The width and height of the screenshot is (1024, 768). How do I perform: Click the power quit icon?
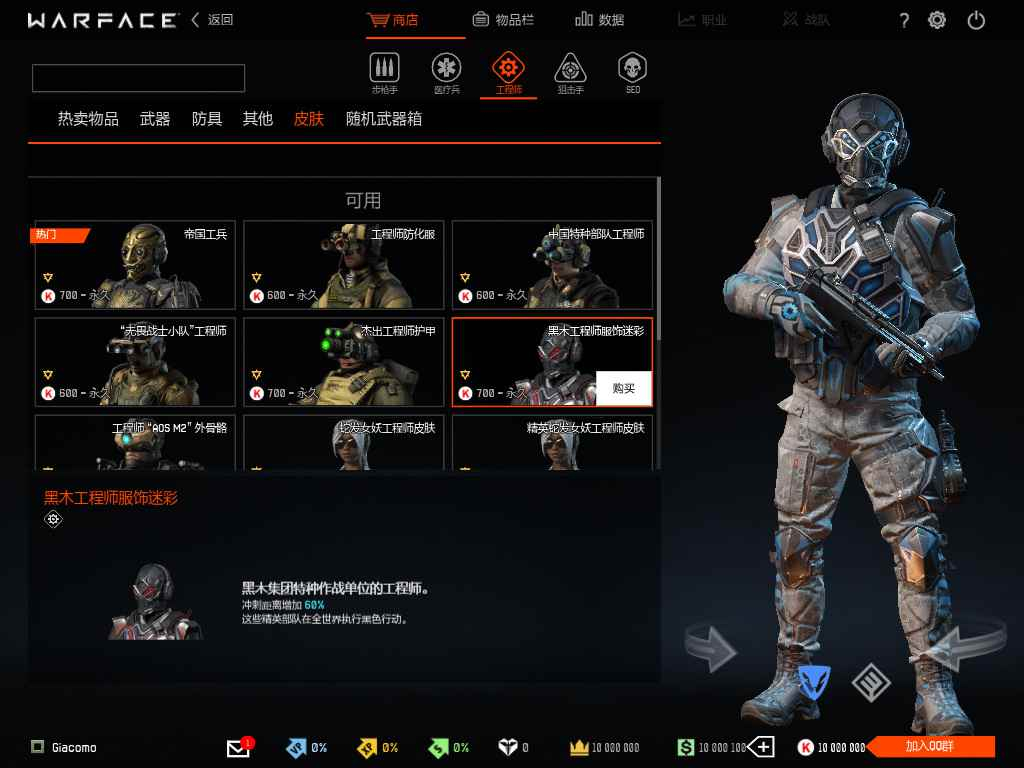[x=977, y=20]
